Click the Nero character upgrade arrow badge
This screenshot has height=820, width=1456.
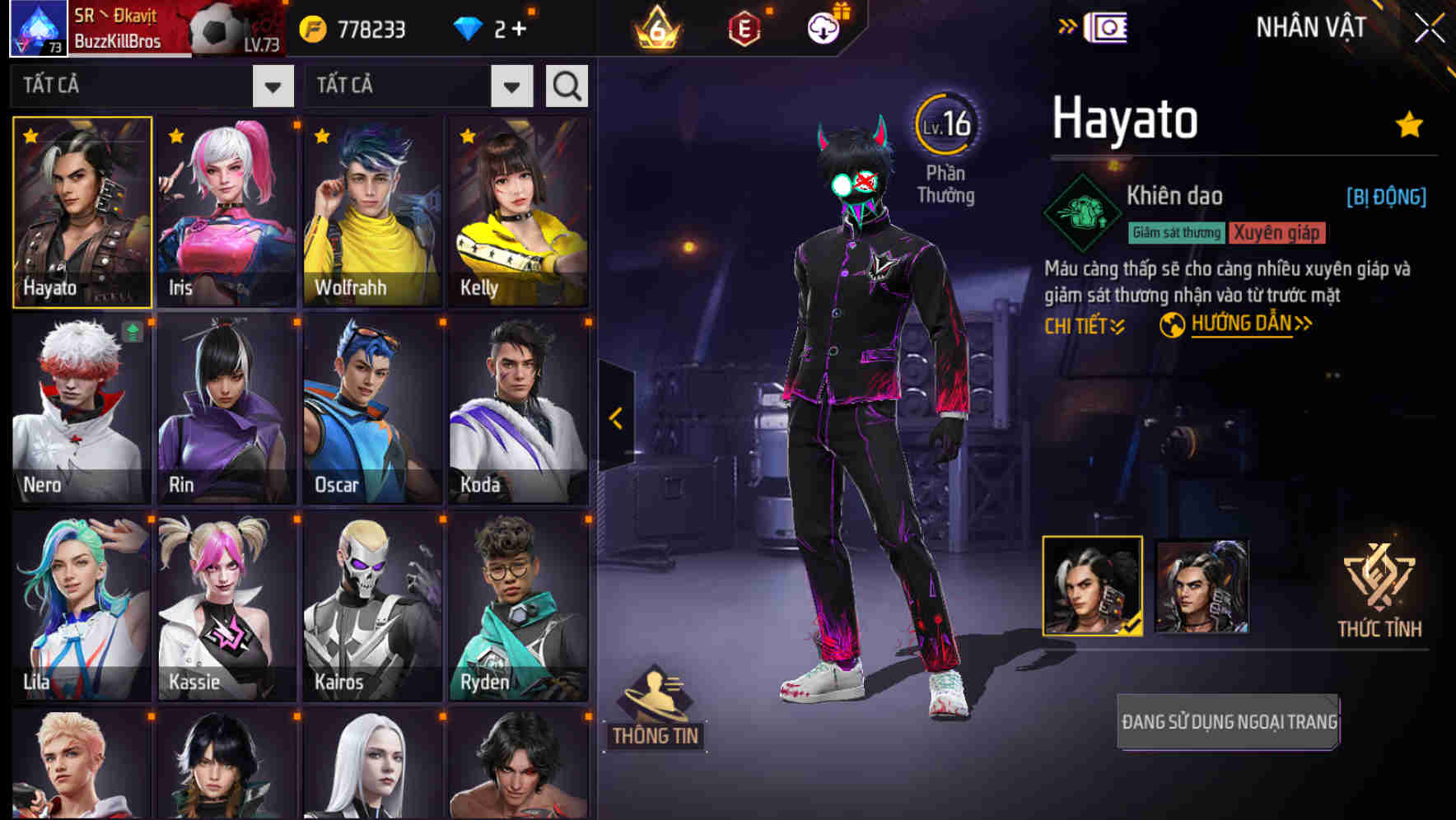tap(130, 333)
